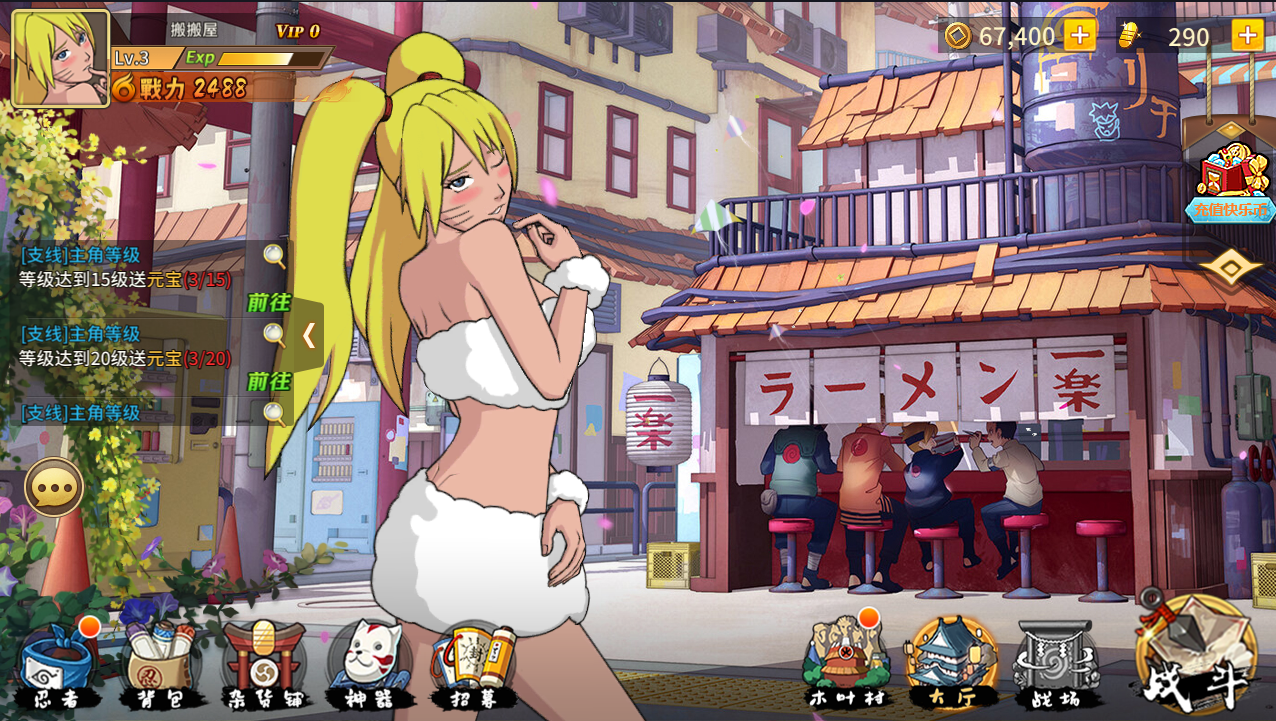Image resolution: width=1276 pixels, height=721 pixels.
Task: Open the 背包 backpack
Action: [160, 665]
